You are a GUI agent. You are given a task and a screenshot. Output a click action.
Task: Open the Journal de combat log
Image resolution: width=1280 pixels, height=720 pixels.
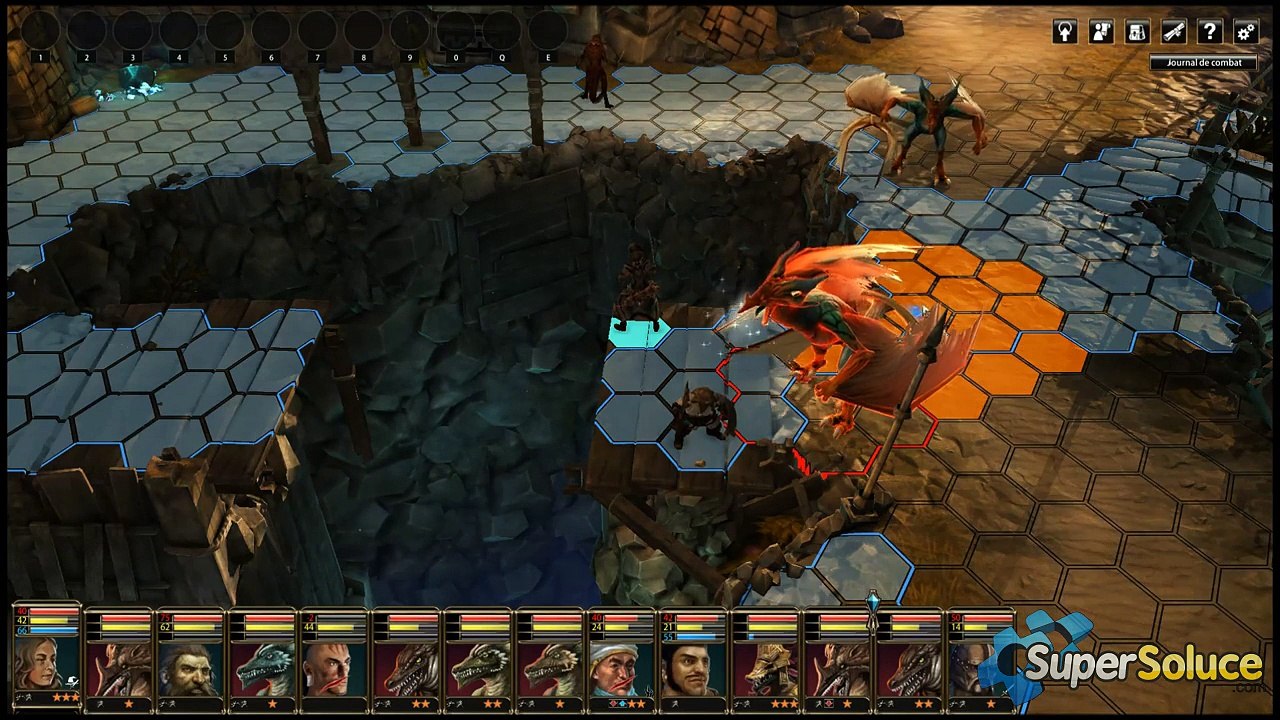1203,62
